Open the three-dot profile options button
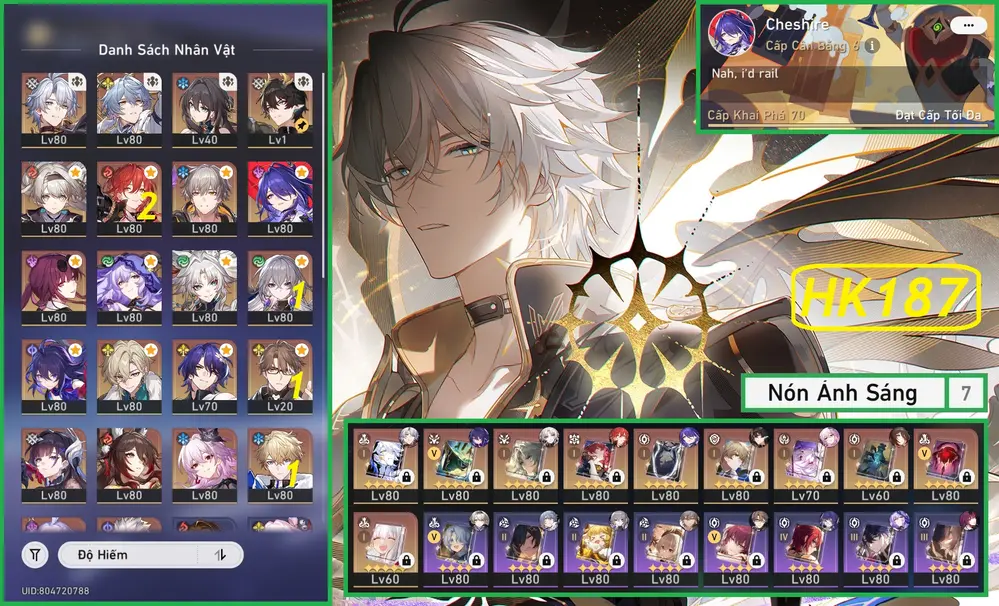 (965, 26)
